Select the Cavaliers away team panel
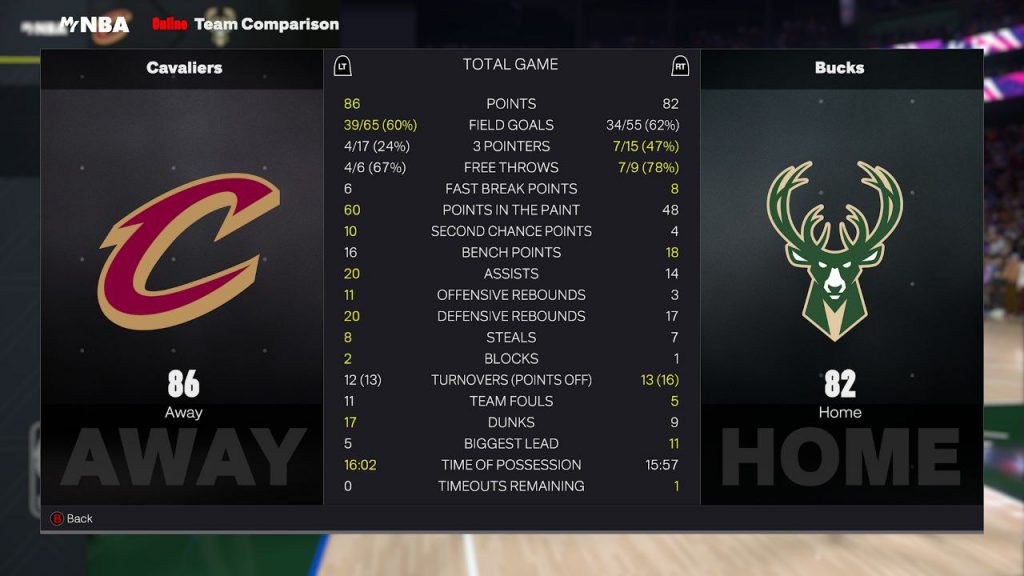The image size is (1024, 576). [183, 275]
